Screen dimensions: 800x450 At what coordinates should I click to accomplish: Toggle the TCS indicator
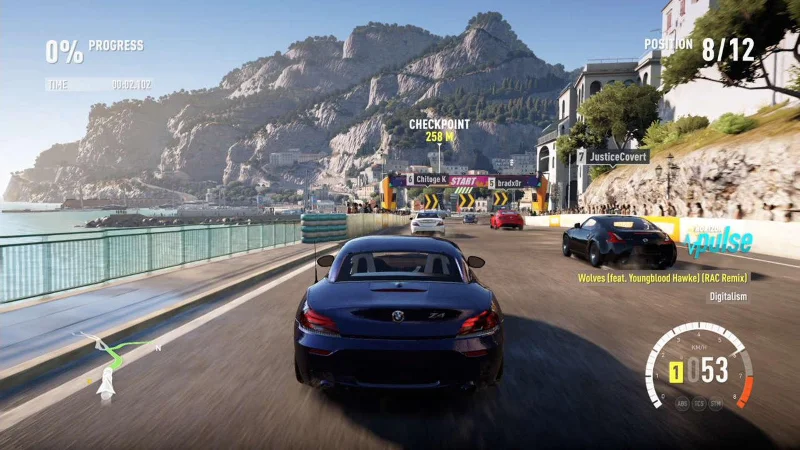pyautogui.click(x=698, y=404)
